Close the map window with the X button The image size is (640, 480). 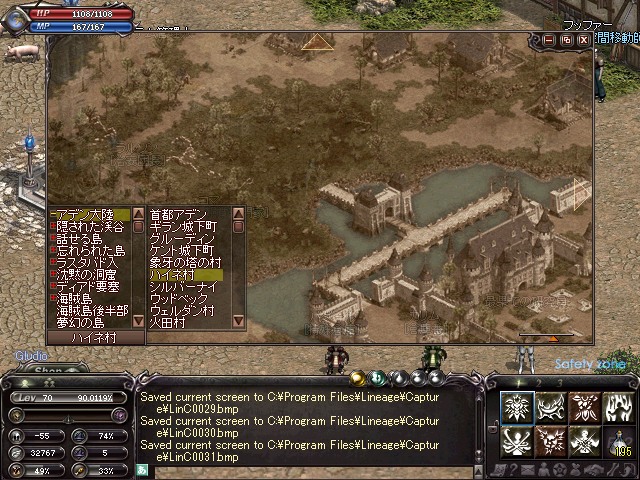point(584,39)
